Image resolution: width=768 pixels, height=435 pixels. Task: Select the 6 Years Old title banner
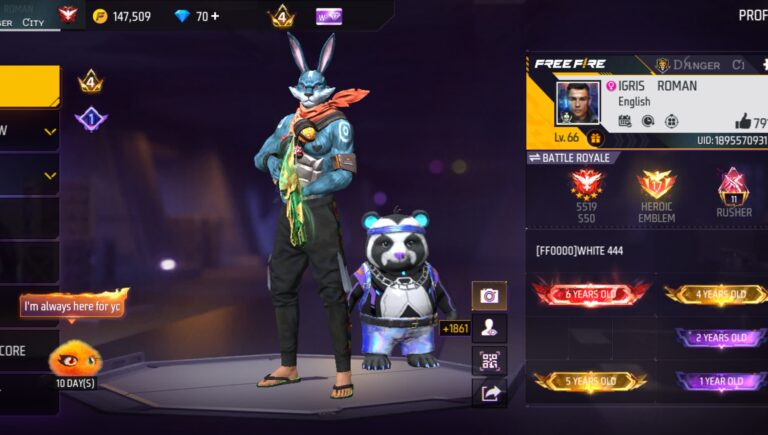tap(590, 294)
